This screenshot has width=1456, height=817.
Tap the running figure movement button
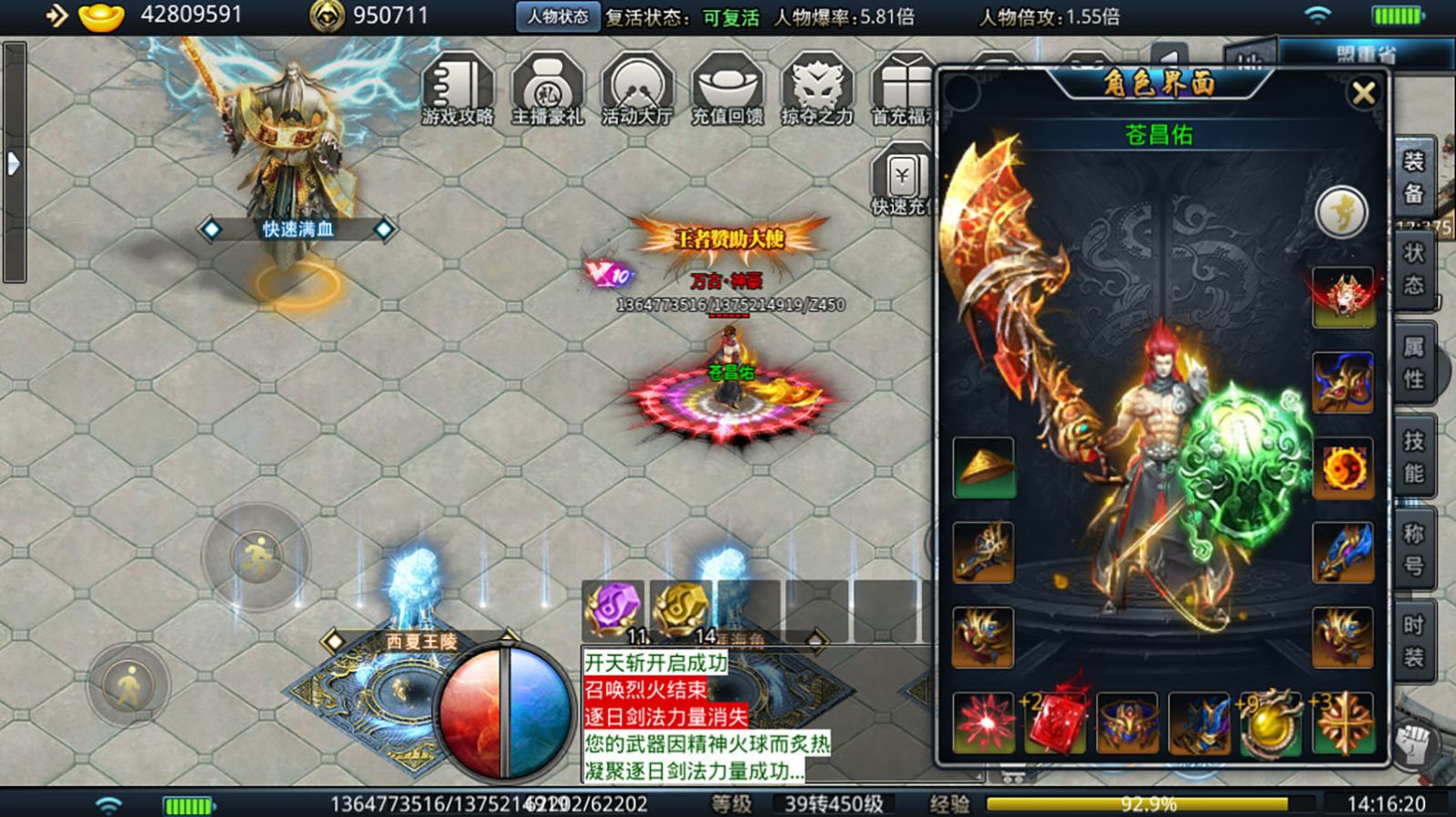256,556
